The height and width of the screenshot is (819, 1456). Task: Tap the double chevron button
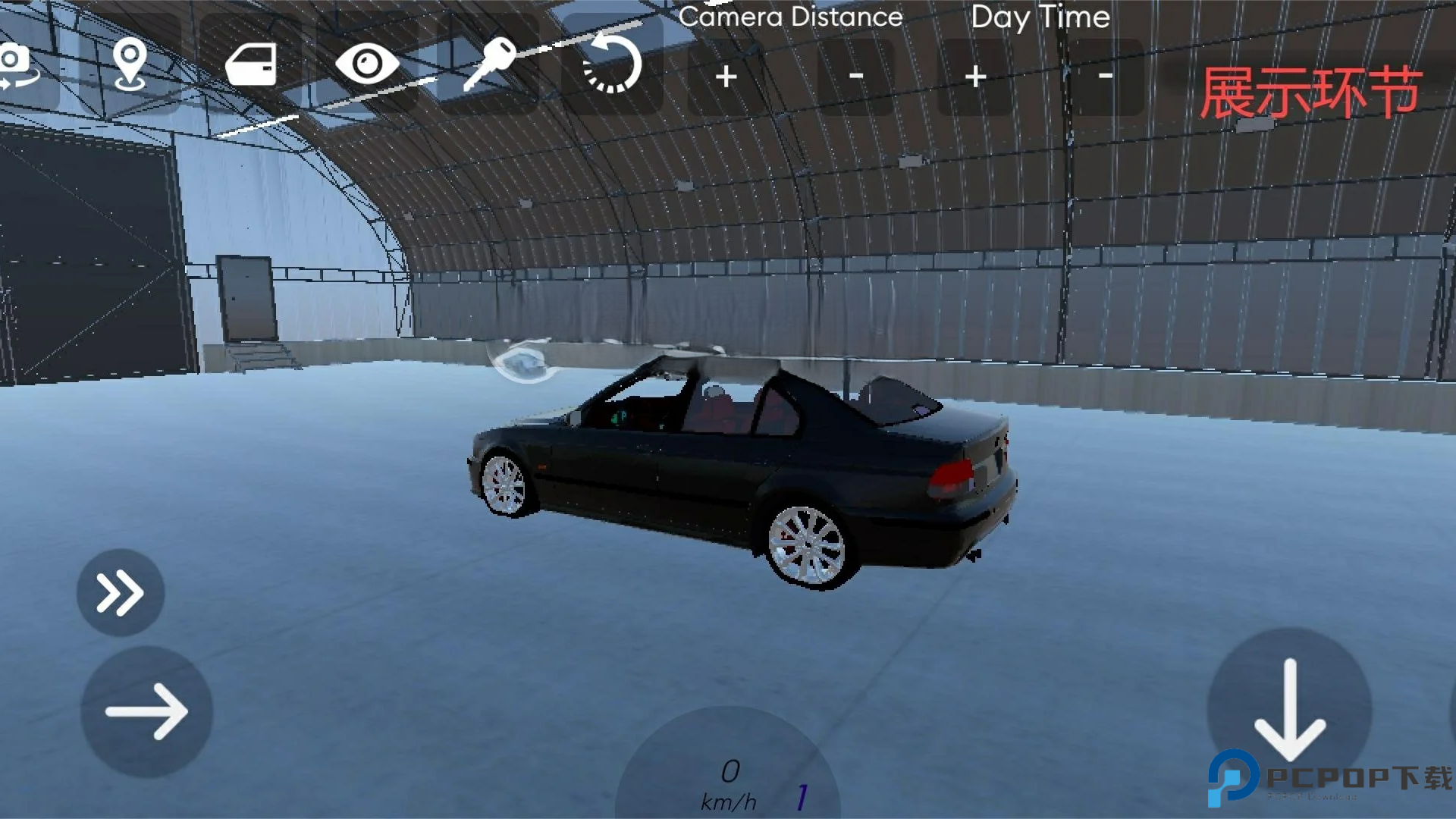coord(120,592)
